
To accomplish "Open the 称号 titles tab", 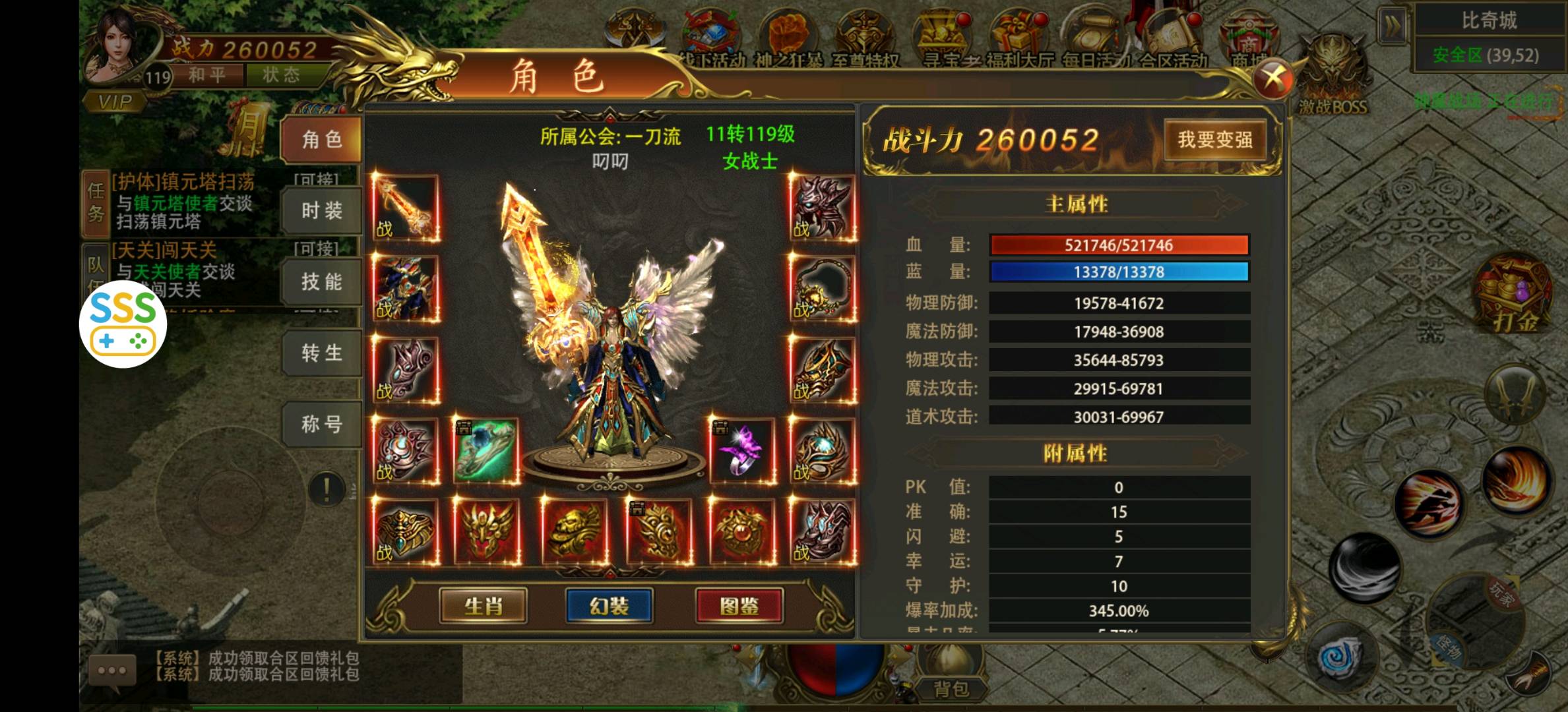I will (322, 424).
